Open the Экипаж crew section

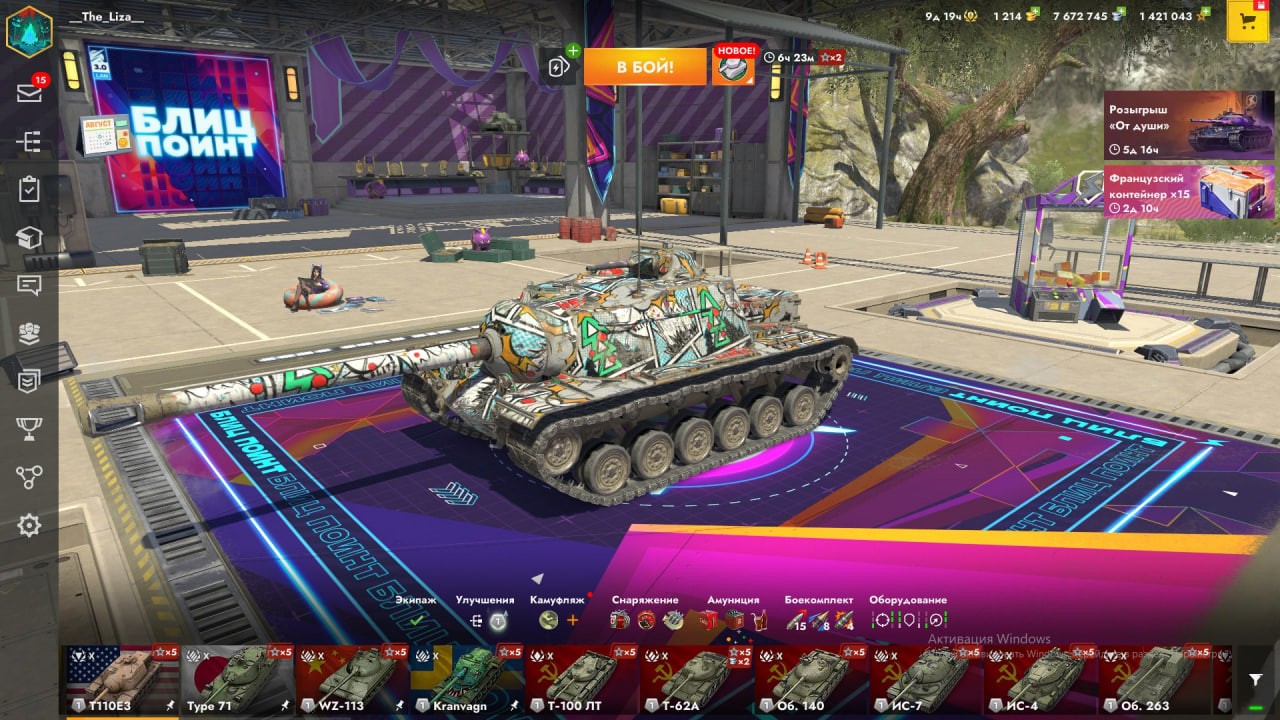[416, 612]
